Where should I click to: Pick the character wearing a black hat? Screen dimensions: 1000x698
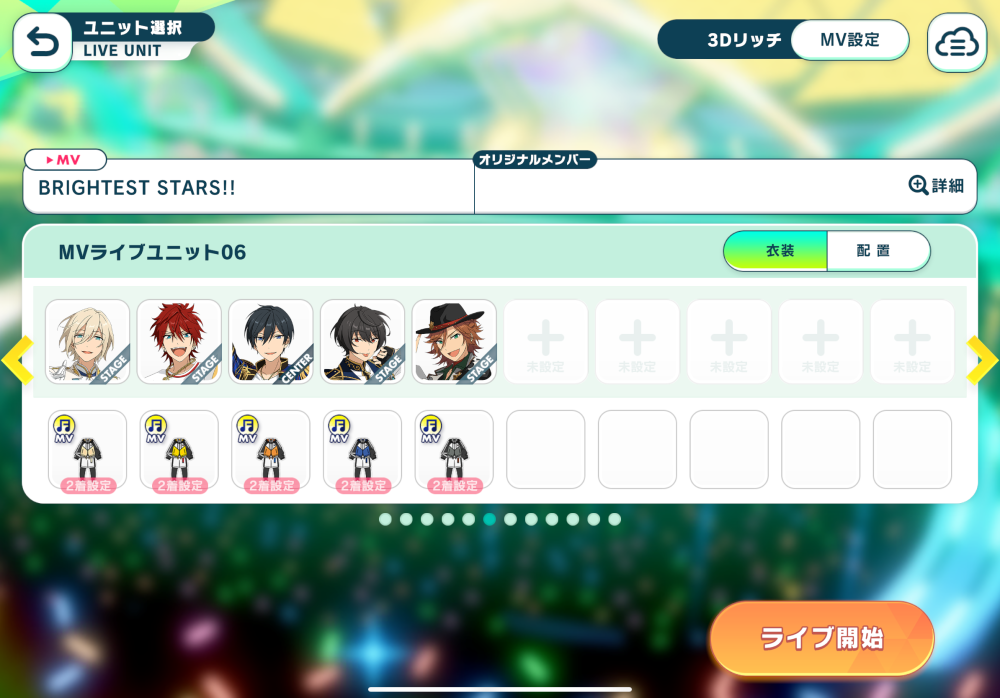click(x=454, y=341)
